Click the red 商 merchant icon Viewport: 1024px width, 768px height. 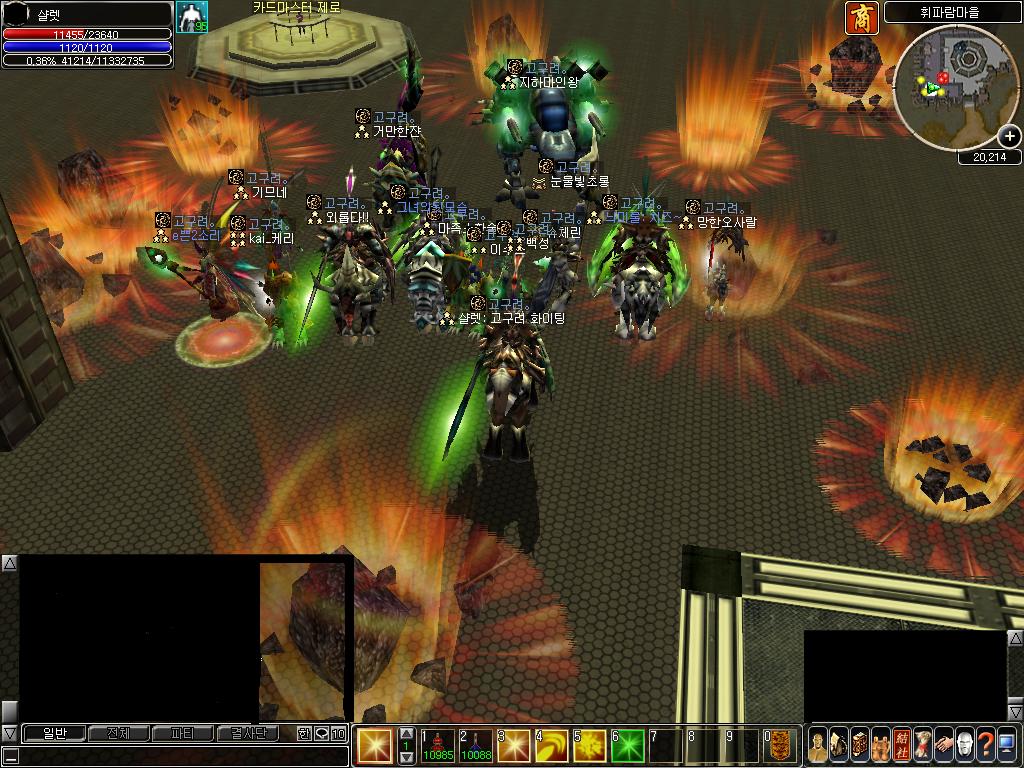[860, 17]
